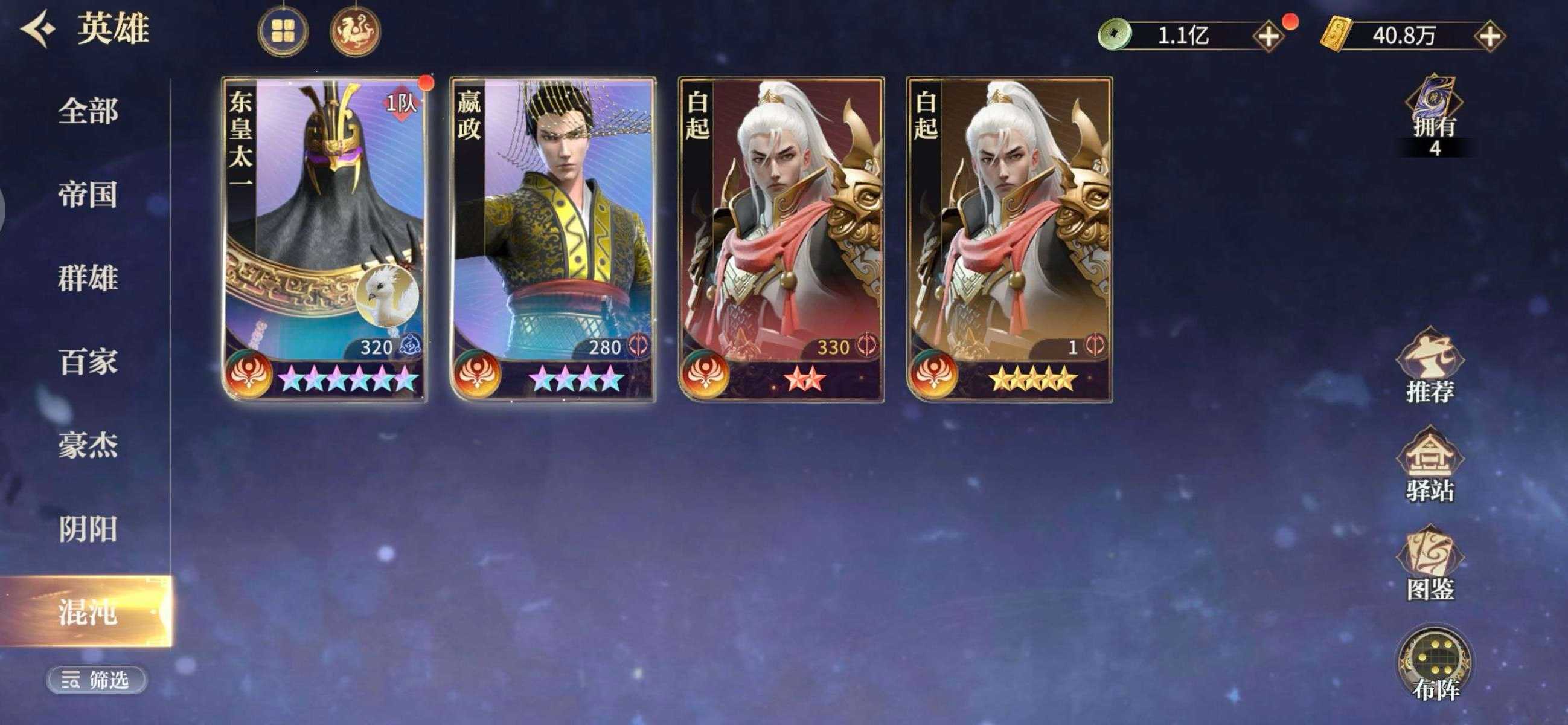Add more gold ingots with the plus button

[x=1490, y=37]
